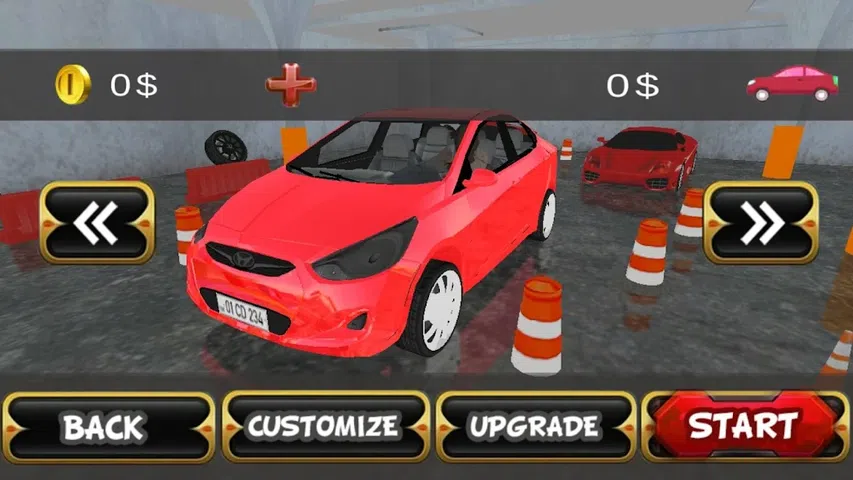Add more coins with red plus icon
853x480 pixels.
coord(291,85)
